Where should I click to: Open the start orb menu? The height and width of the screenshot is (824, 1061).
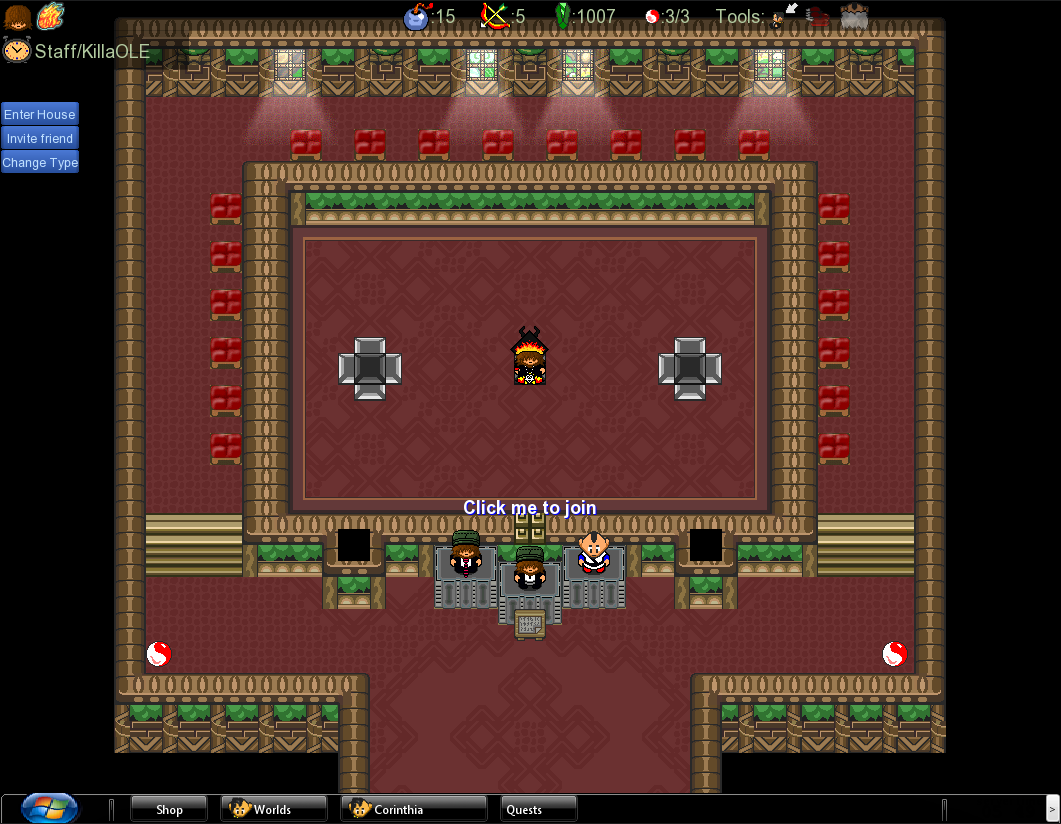point(49,808)
